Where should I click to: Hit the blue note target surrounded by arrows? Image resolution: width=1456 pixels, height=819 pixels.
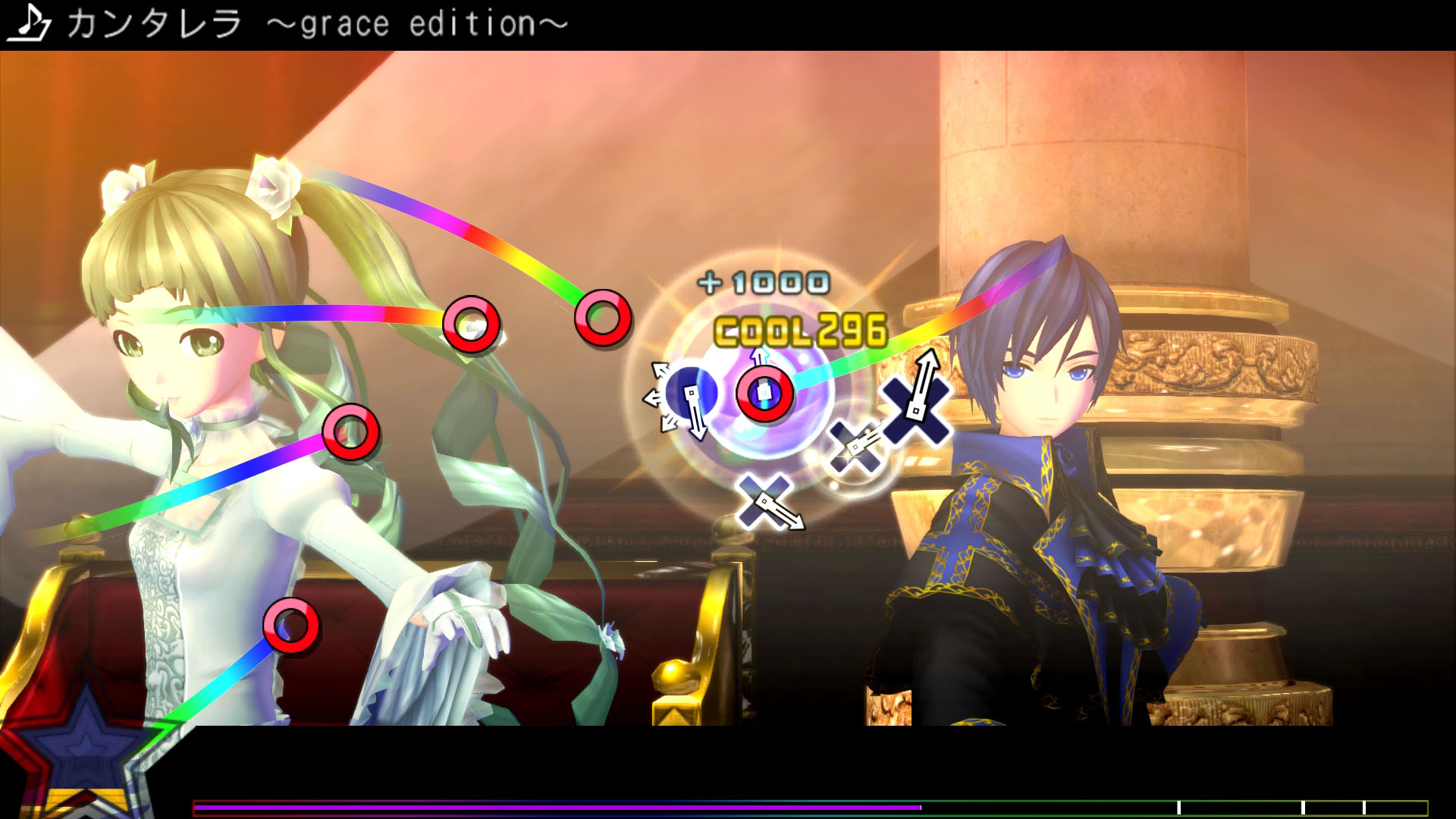[689, 394]
